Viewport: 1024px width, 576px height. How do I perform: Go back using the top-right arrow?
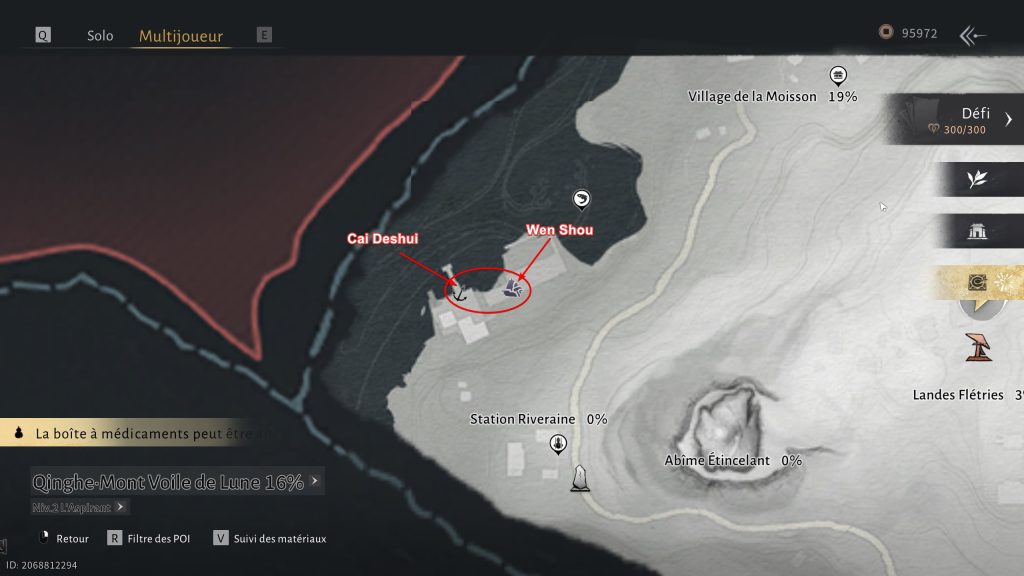point(972,36)
